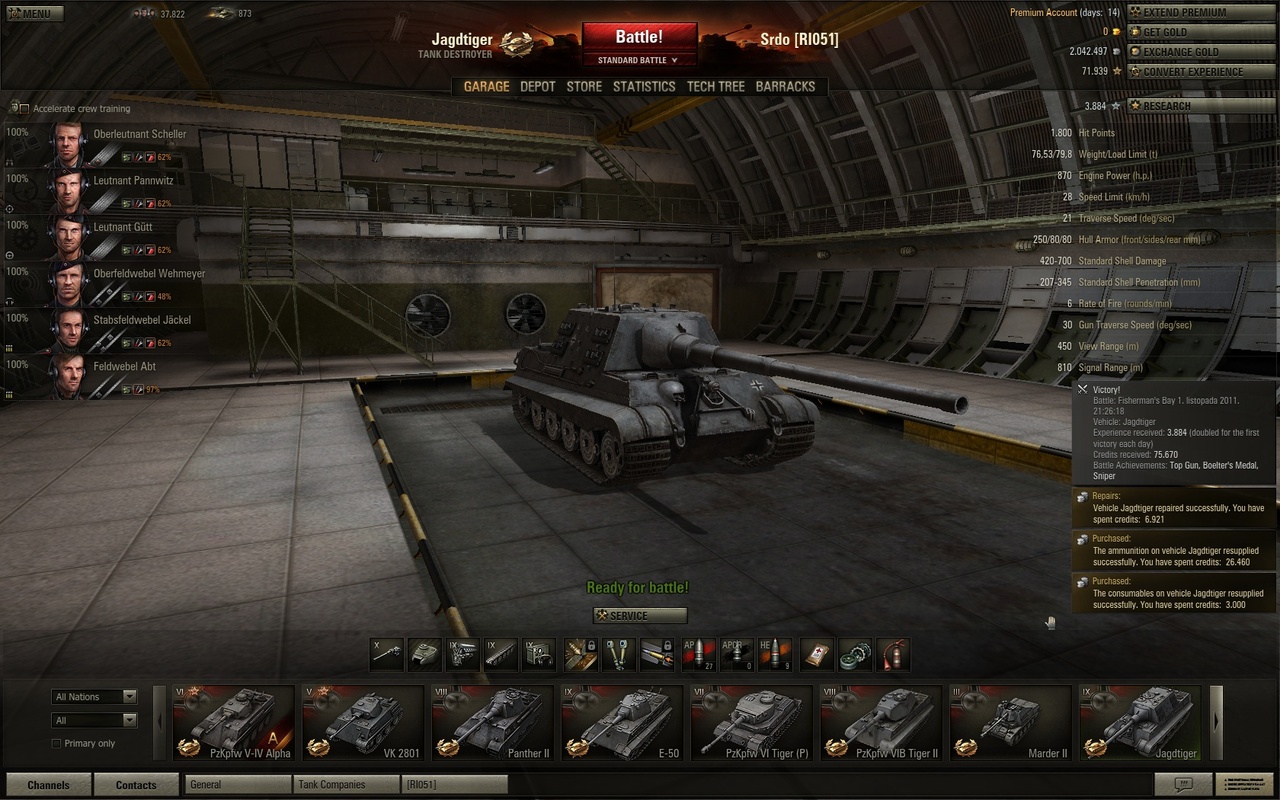The height and width of the screenshot is (800, 1280).
Task: Go to the Barracks tab
Action: [785, 87]
